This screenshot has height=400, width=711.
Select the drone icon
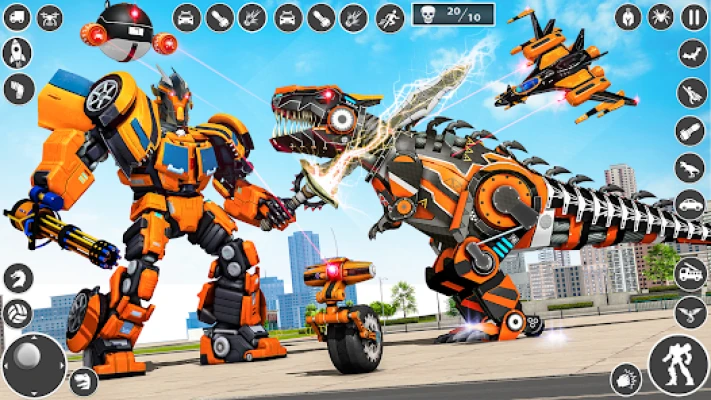coord(50,17)
